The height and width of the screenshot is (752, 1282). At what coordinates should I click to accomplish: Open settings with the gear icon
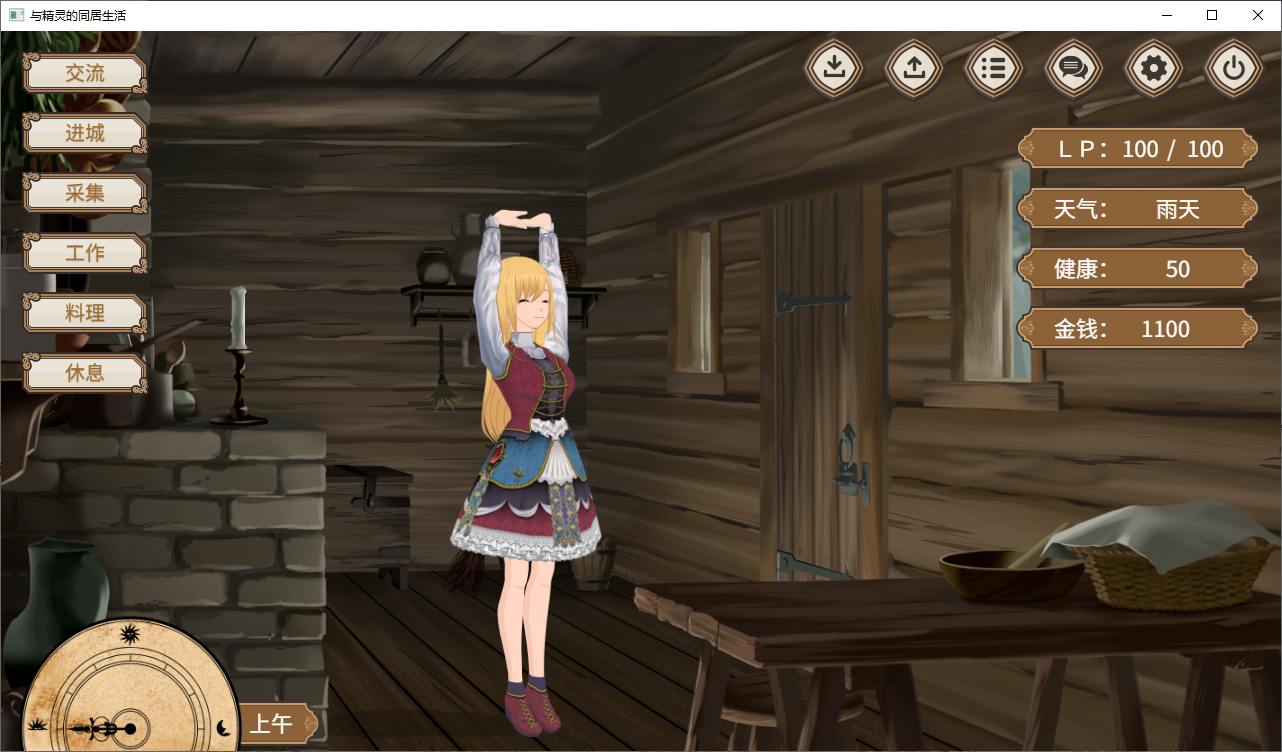coord(1154,68)
